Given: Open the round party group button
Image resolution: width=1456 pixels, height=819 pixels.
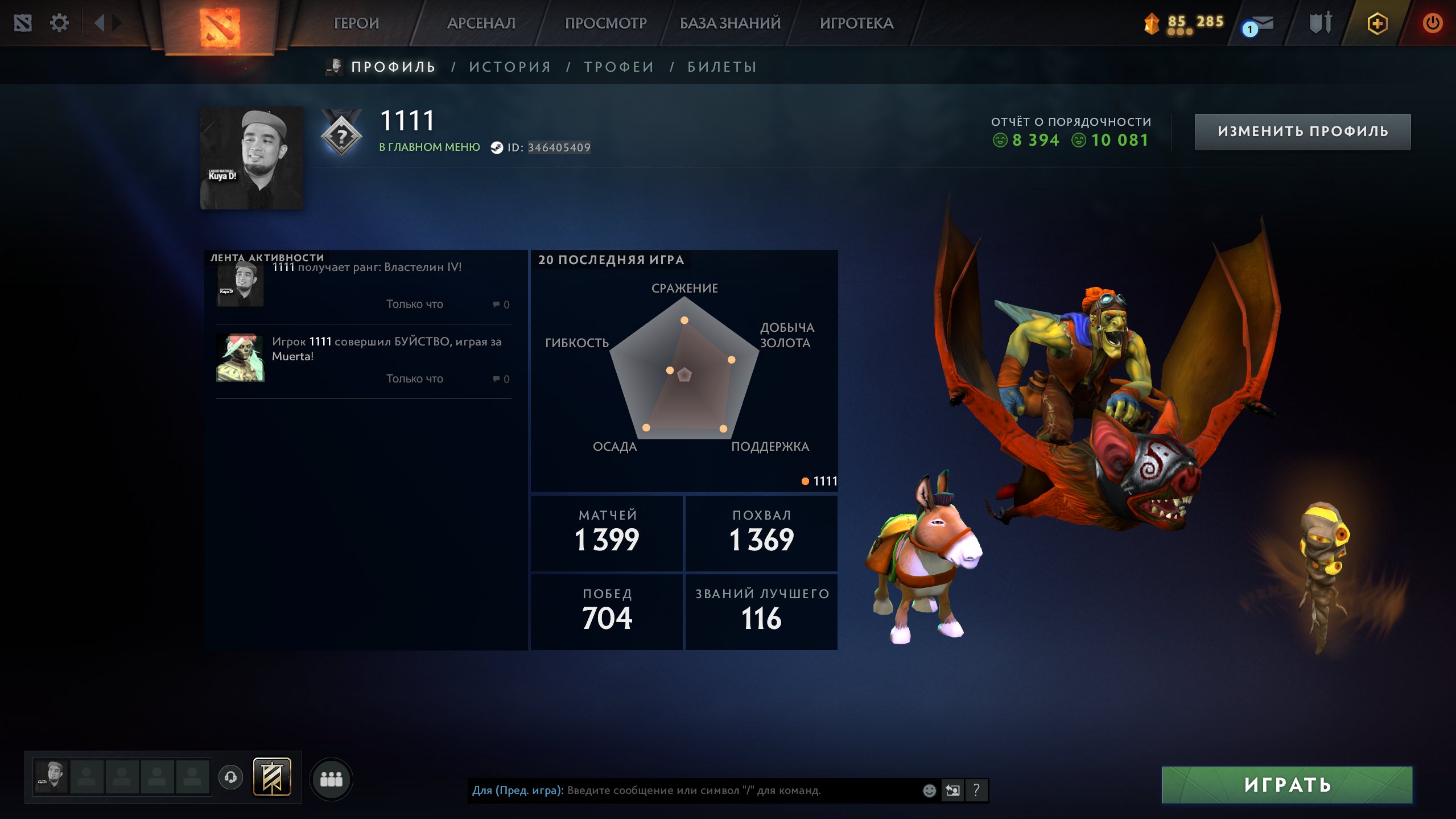Looking at the screenshot, I should coord(331,779).
